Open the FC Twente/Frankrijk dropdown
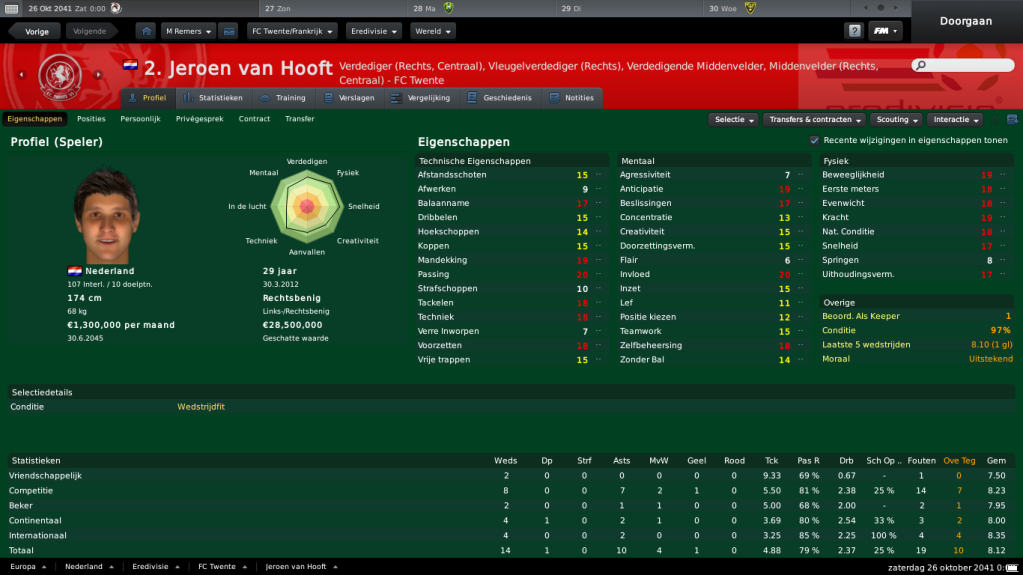The height and width of the screenshot is (575, 1023). 291,31
